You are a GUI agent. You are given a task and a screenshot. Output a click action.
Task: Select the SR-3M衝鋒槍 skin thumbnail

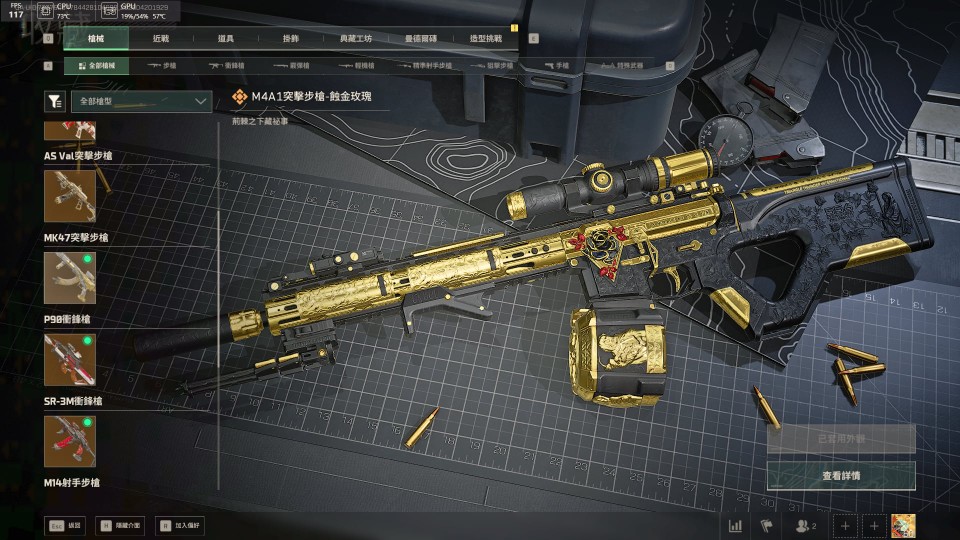tap(70, 360)
